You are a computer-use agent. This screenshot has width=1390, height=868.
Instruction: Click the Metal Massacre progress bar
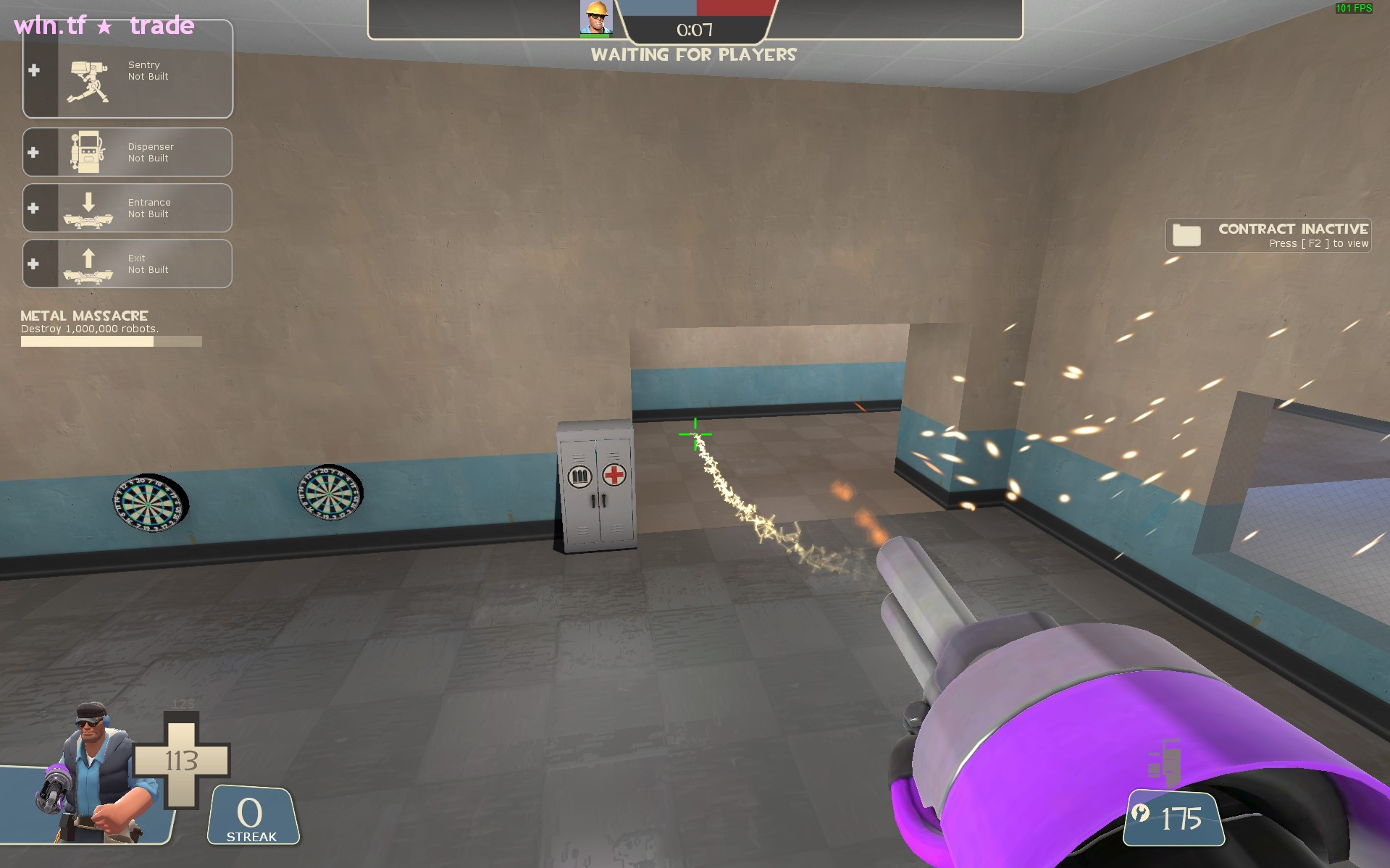click(110, 340)
